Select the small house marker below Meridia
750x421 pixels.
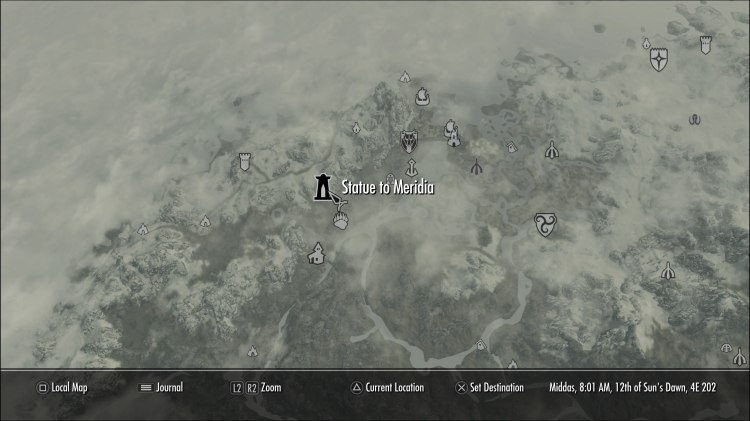coord(317,254)
